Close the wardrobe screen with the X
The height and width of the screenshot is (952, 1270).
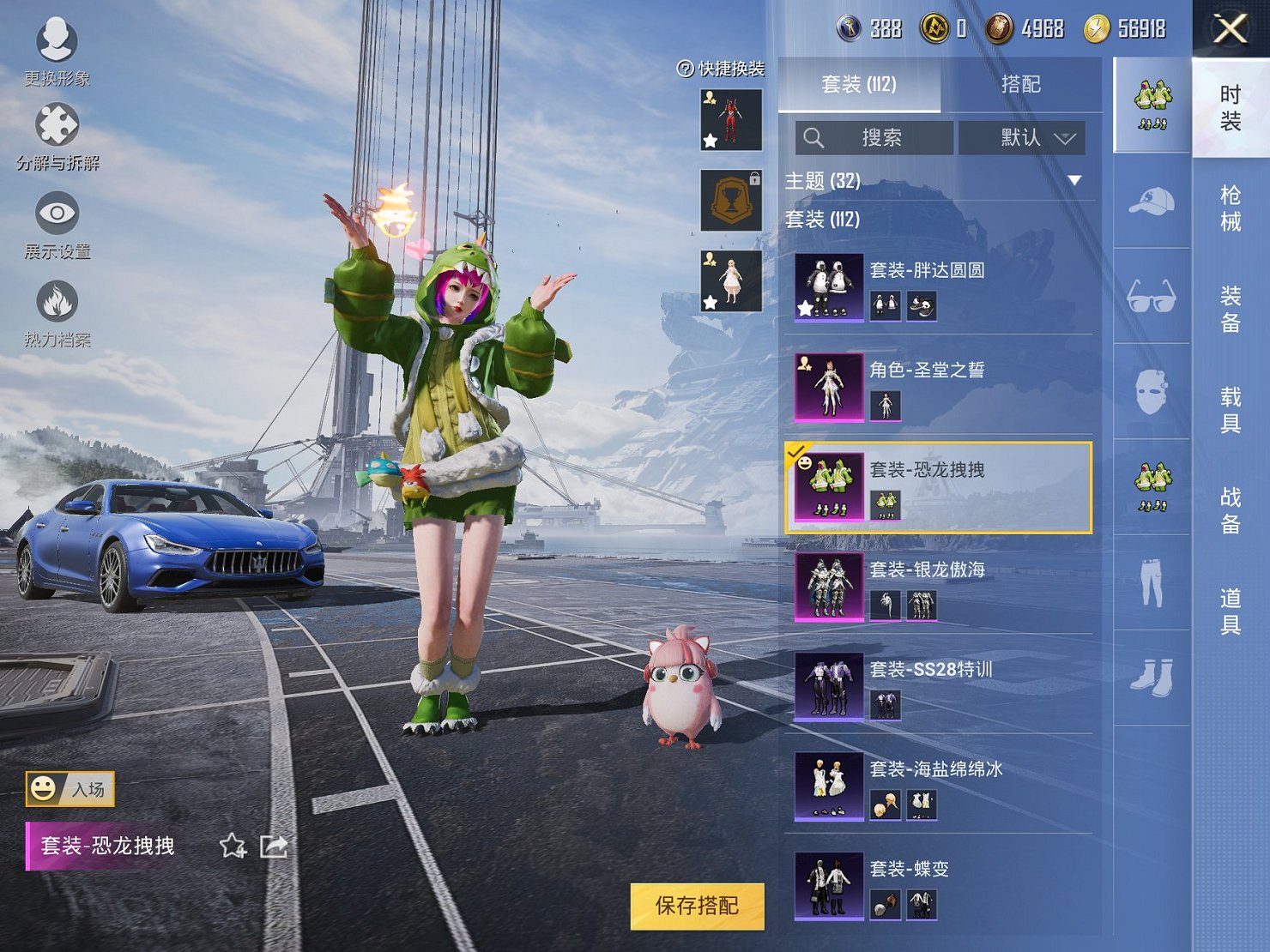(x=1230, y=29)
